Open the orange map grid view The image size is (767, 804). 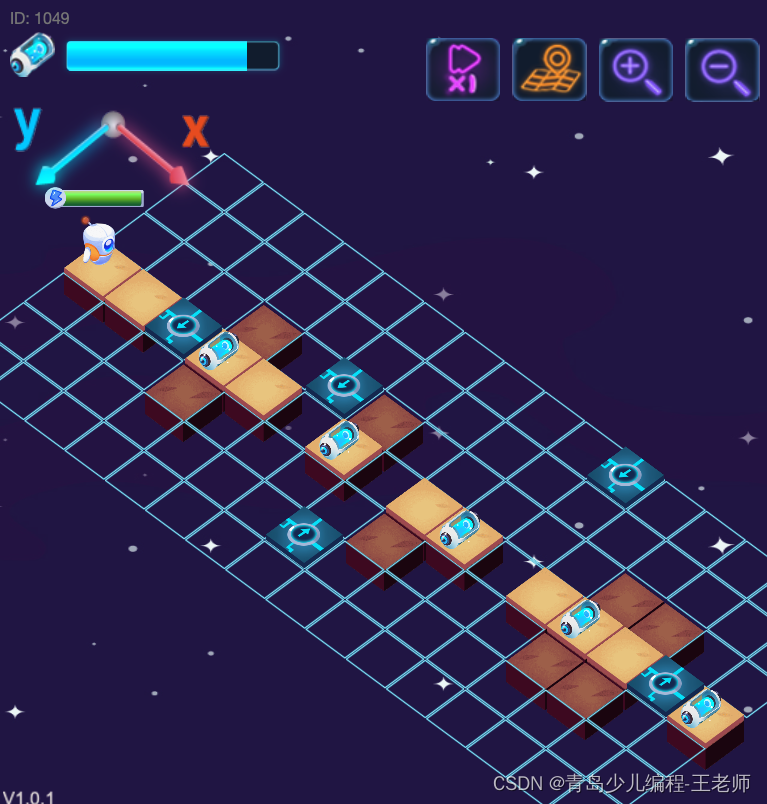(549, 69)
